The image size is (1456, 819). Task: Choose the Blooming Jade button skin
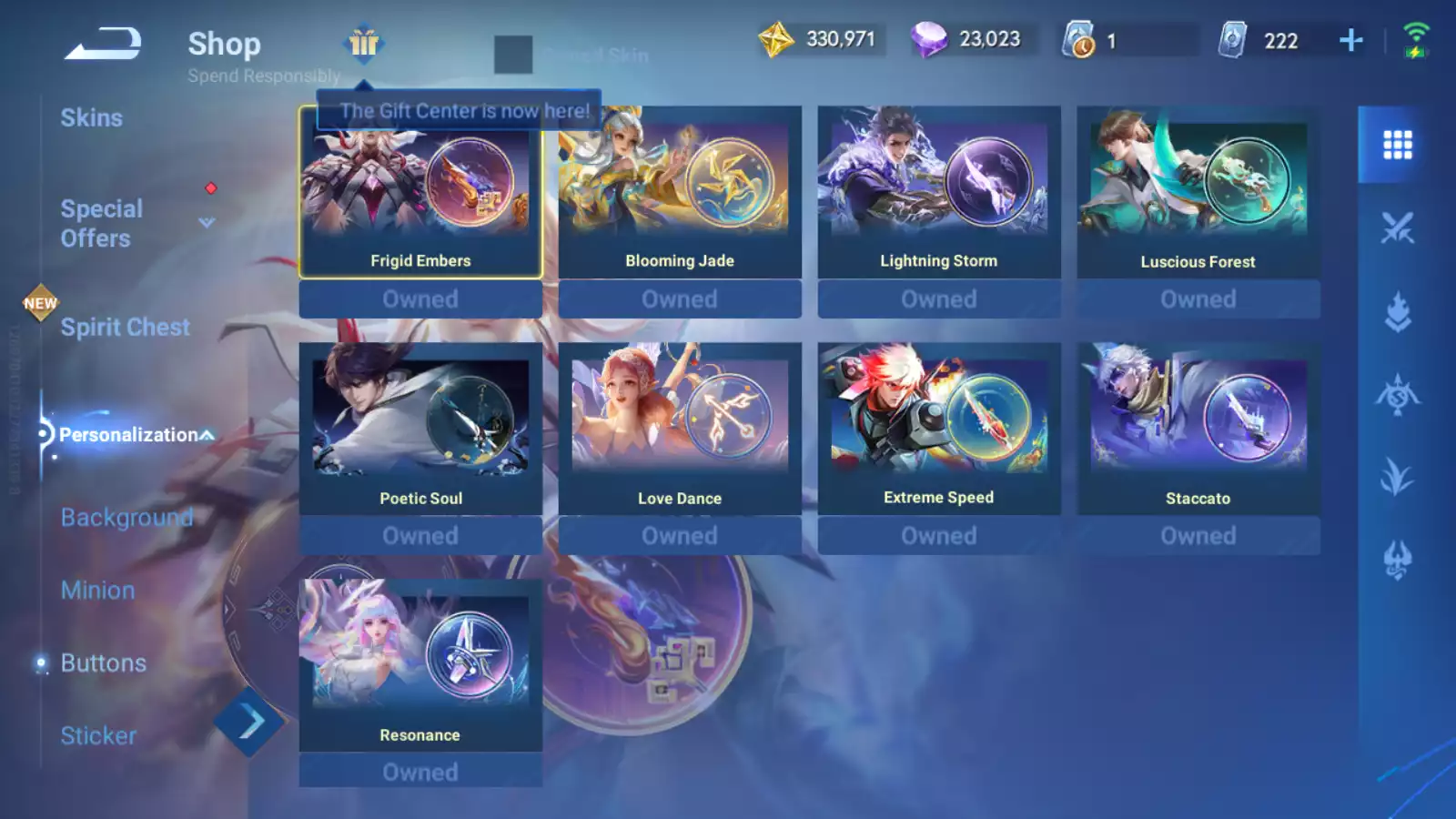(x=680, y=193)
